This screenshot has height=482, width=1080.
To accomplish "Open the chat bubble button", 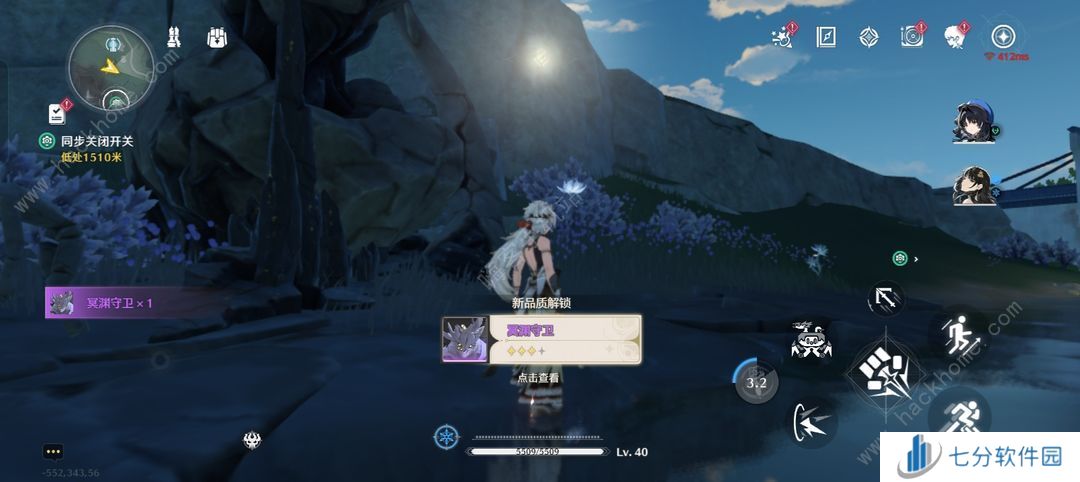I will click(52, 452).
